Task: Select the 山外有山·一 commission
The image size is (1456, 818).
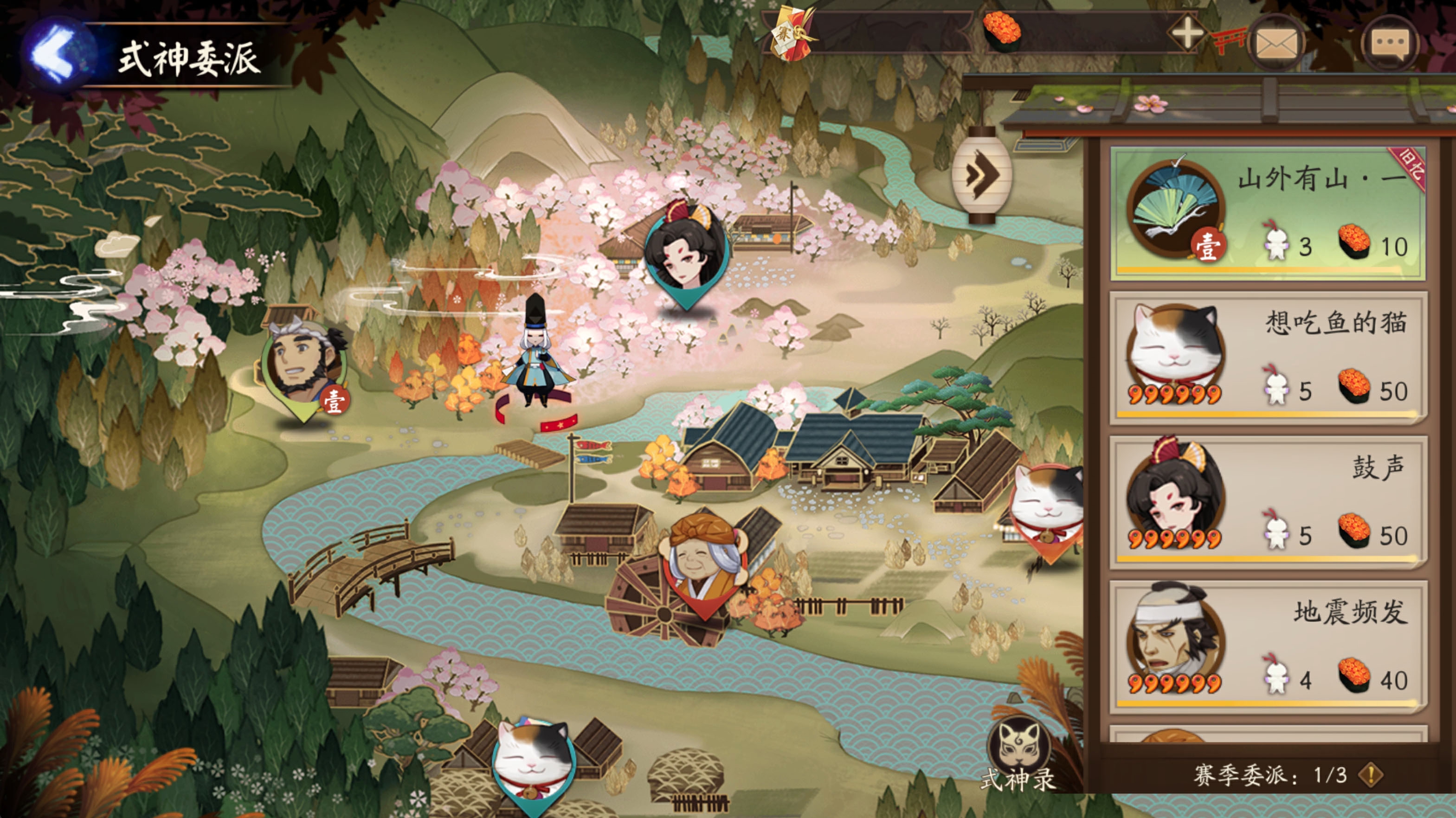Action: tap(1267, 213)
